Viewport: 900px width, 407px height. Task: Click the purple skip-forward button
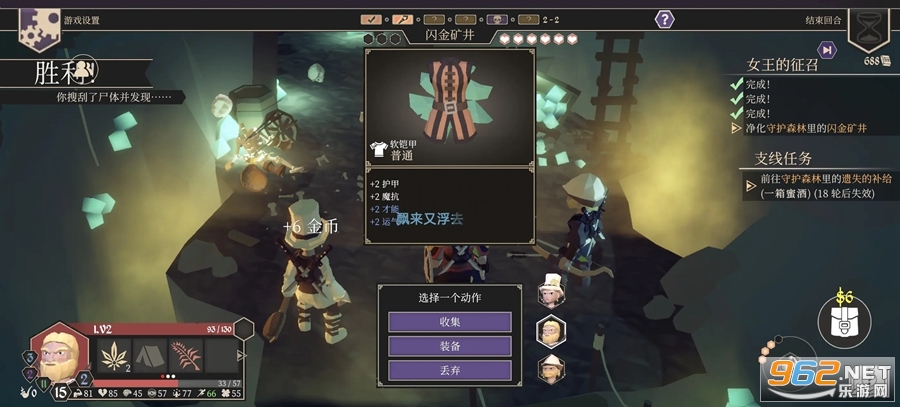(827, 49)
